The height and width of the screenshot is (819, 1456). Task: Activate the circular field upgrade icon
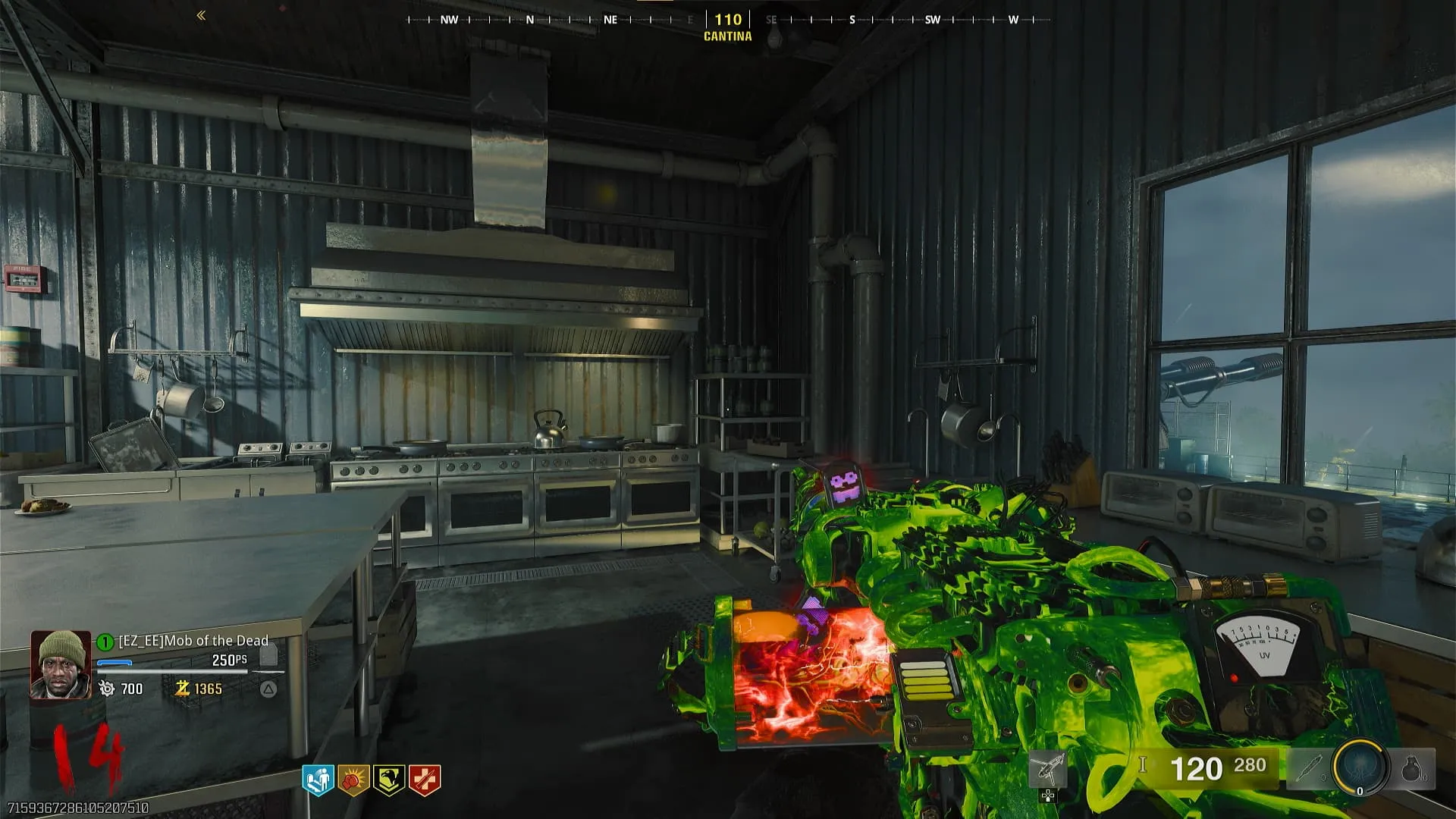pos(1360,767)
